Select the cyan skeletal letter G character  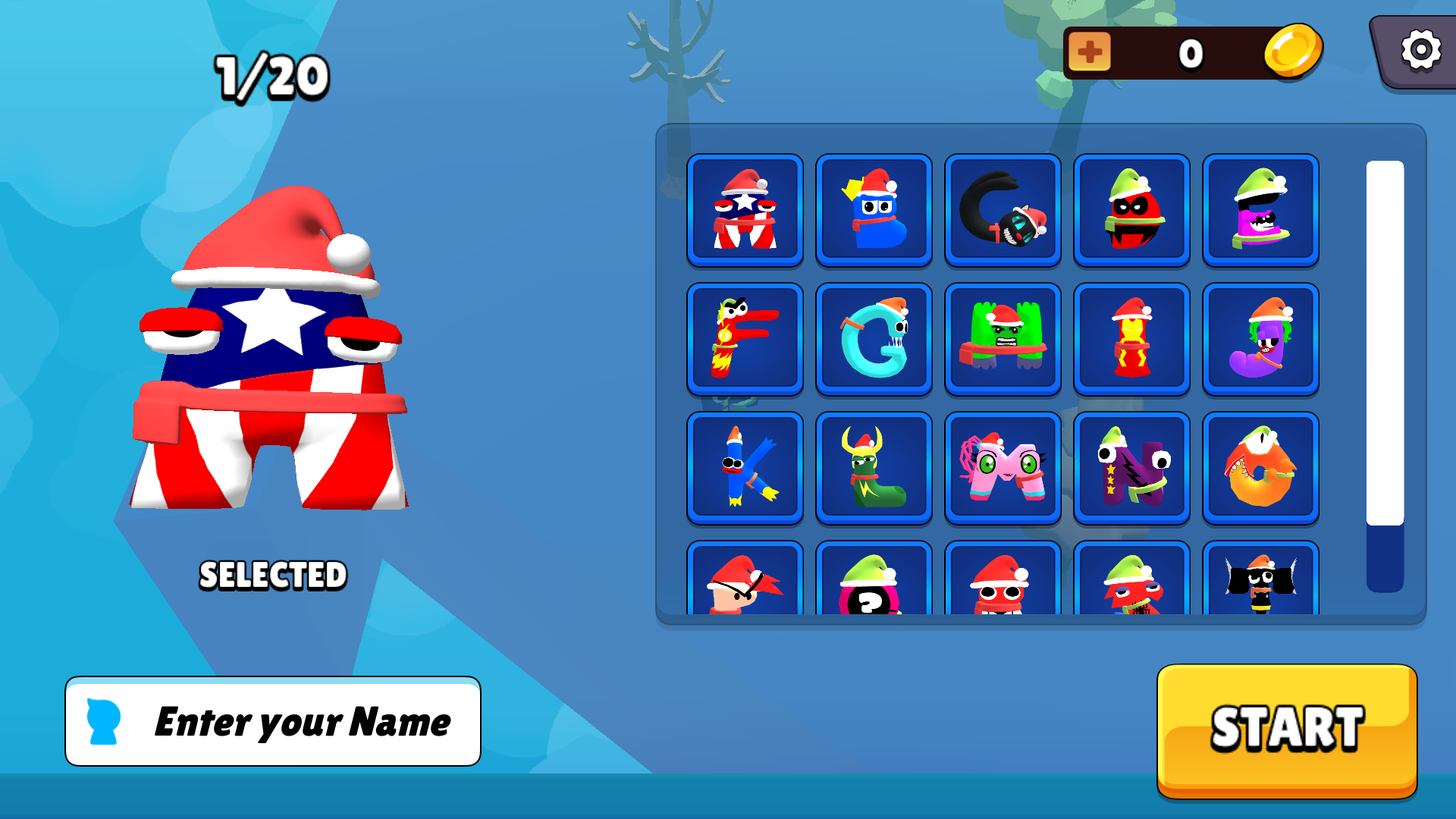874,340
